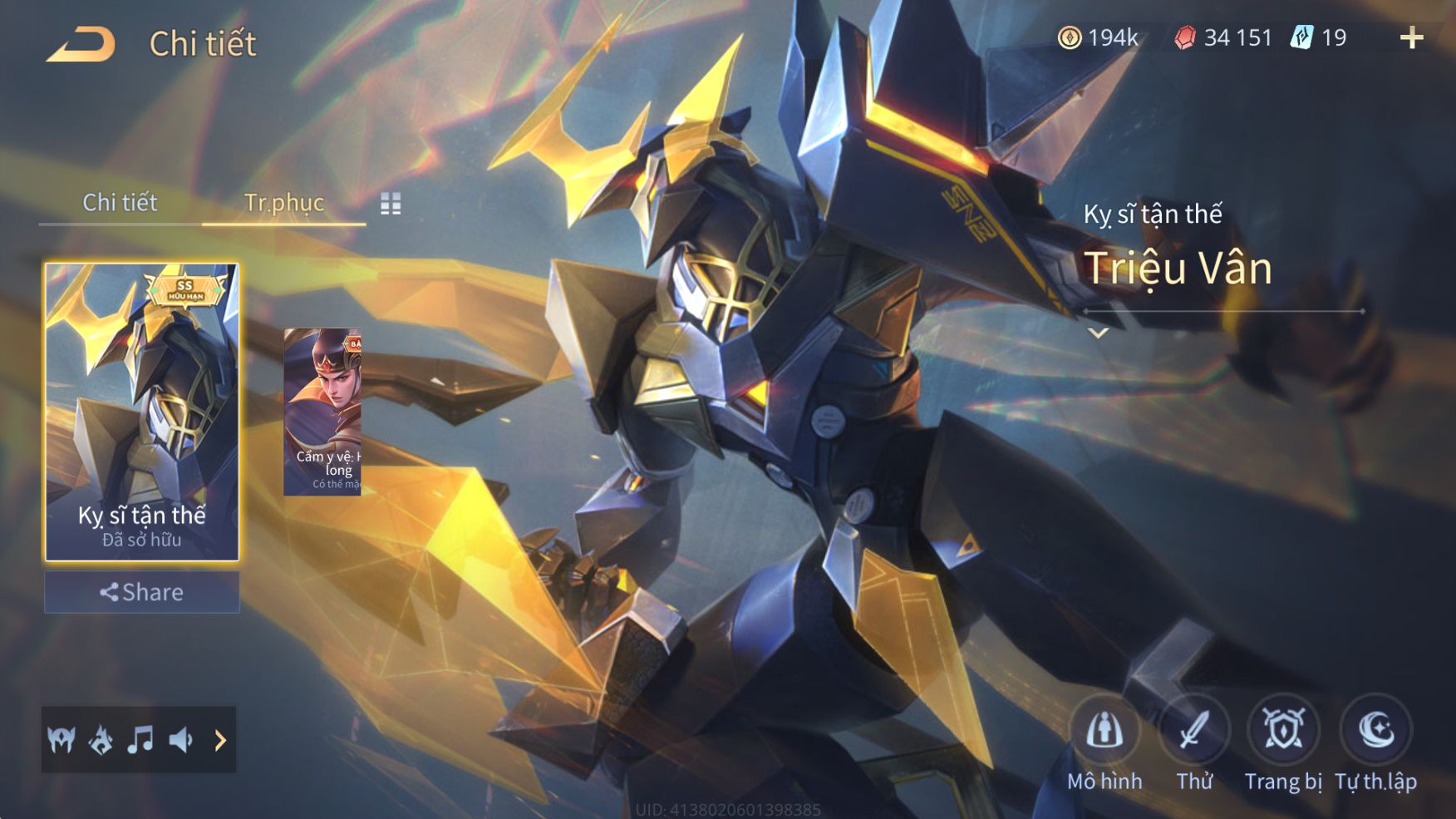
Task: Show the skin grid view
Action: 391,204
